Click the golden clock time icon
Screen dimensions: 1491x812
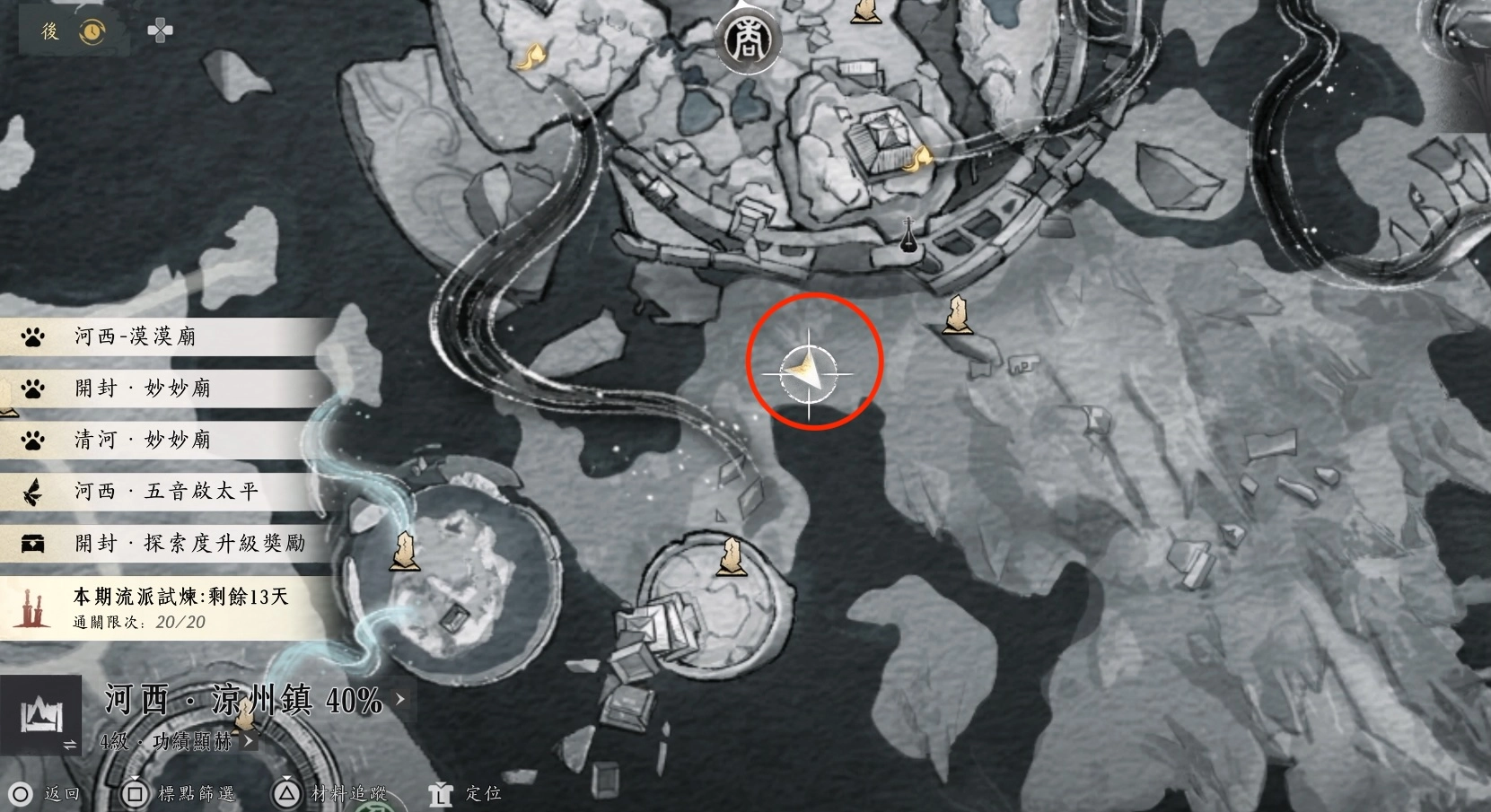pos(92,32)
